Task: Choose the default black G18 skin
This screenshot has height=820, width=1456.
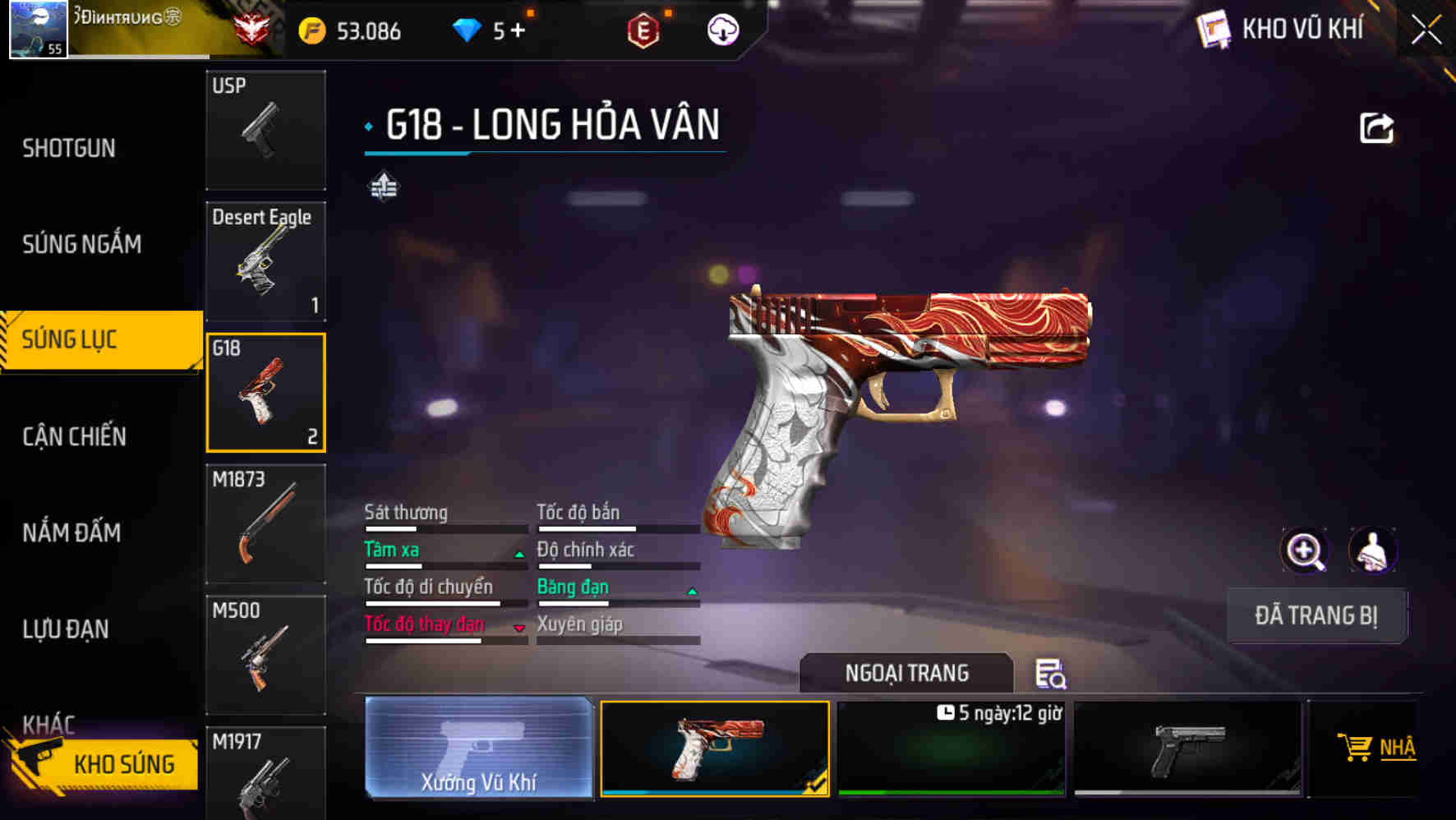Action: 1187,749
